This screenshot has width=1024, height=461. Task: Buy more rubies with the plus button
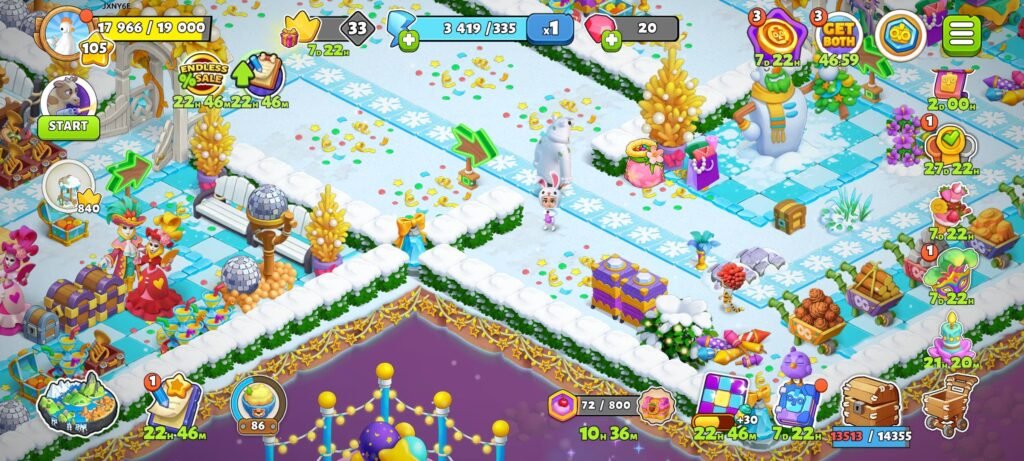coord(611,40)
